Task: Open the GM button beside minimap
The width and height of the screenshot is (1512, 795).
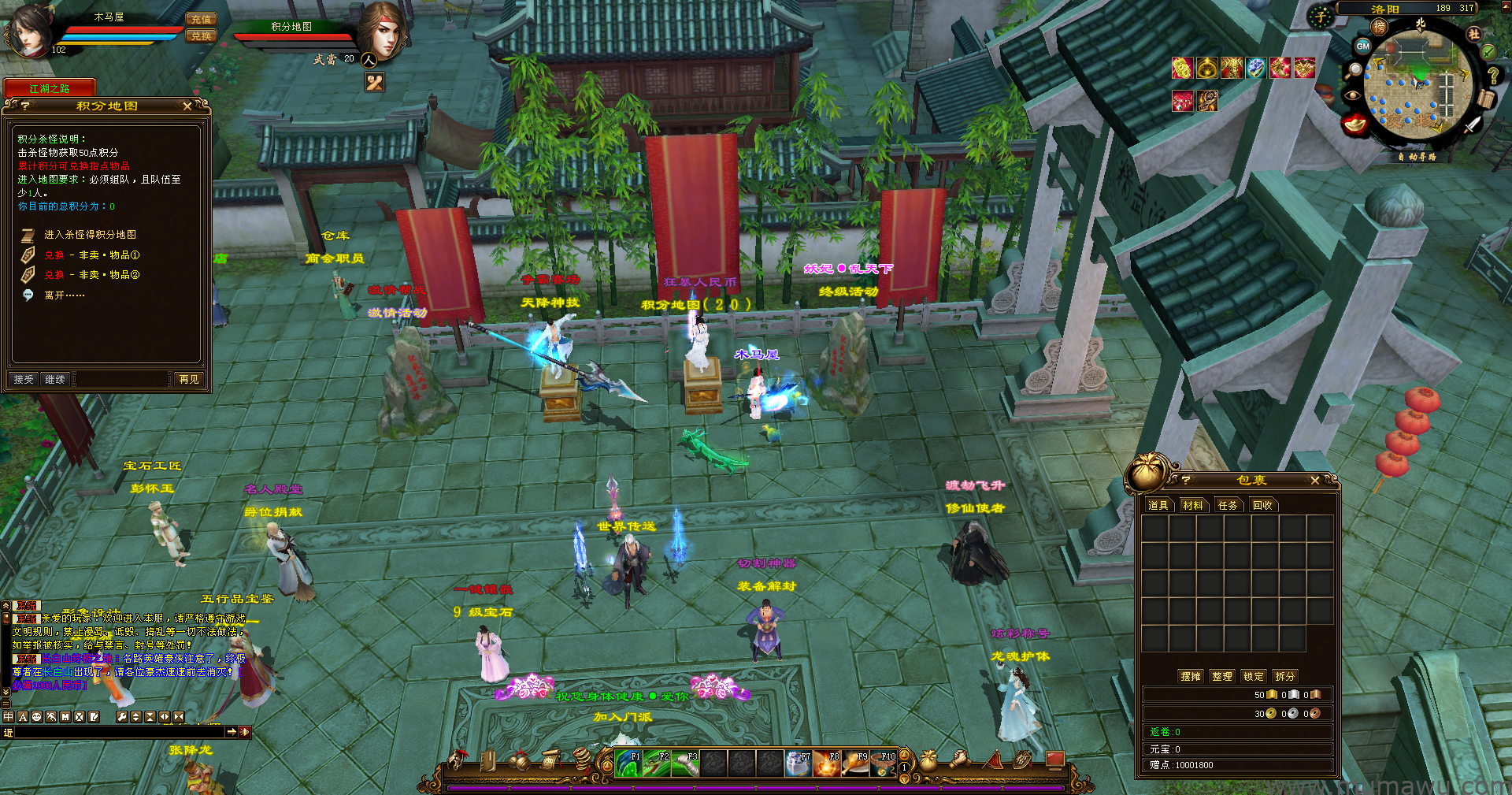Action: click(x=1362, y=46)
